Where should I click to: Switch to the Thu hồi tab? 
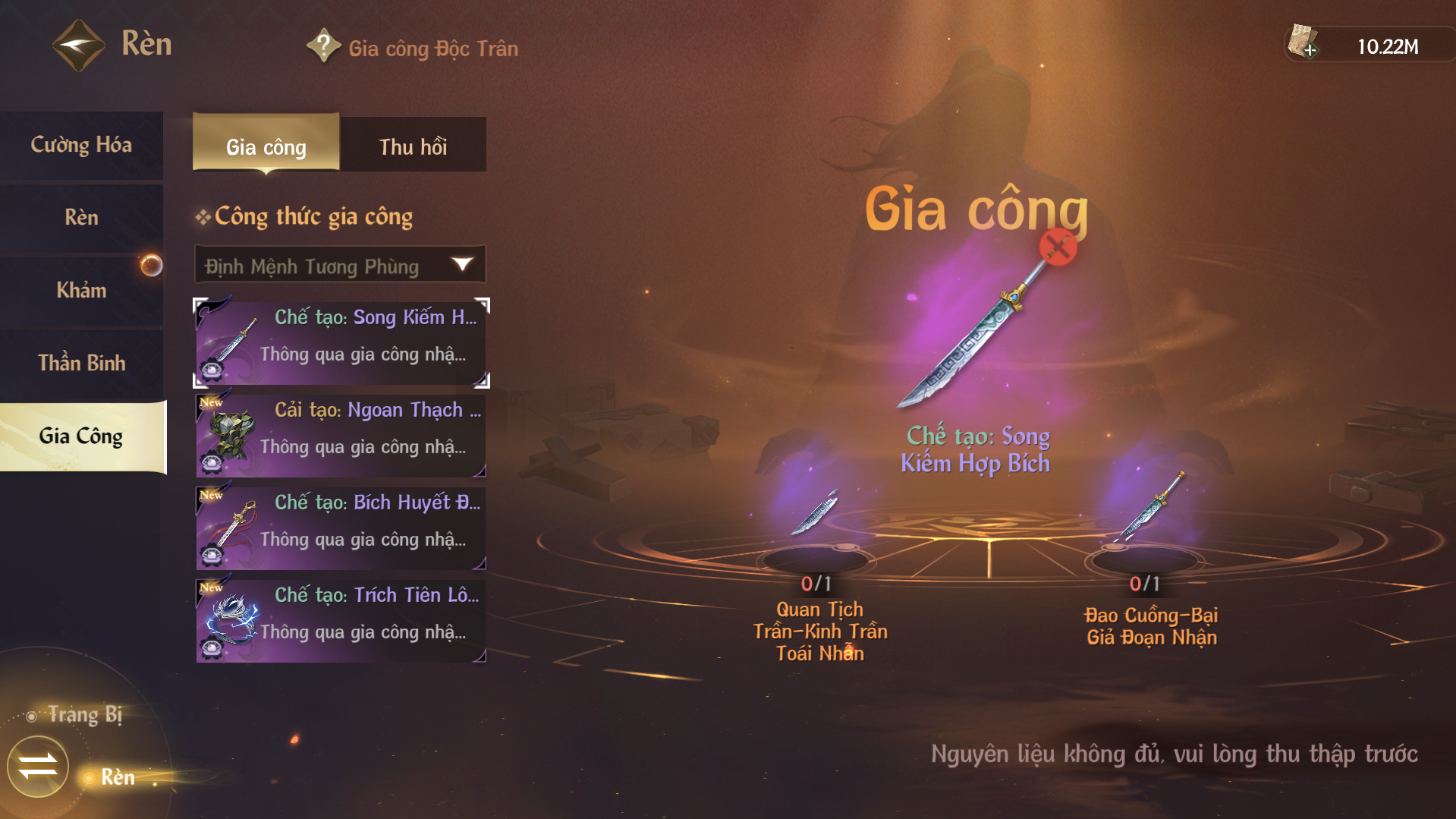(x=413, y=146)
